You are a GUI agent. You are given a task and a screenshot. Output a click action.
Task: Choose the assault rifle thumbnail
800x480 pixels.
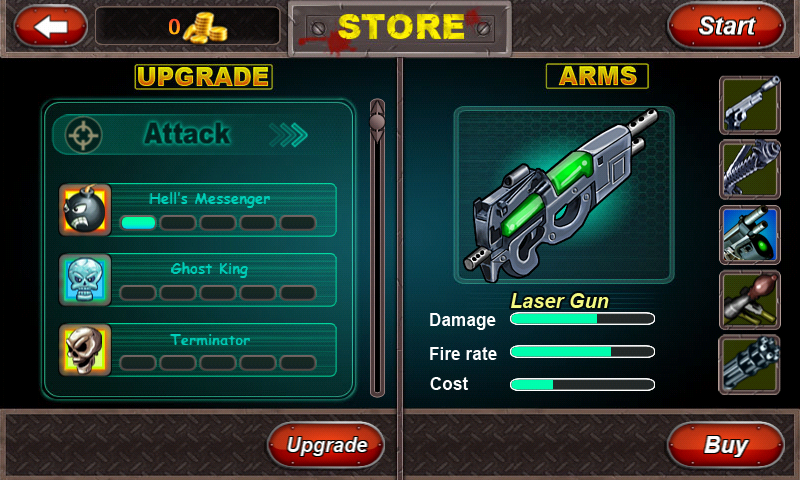pyautogui.click(x=750, y=170)
